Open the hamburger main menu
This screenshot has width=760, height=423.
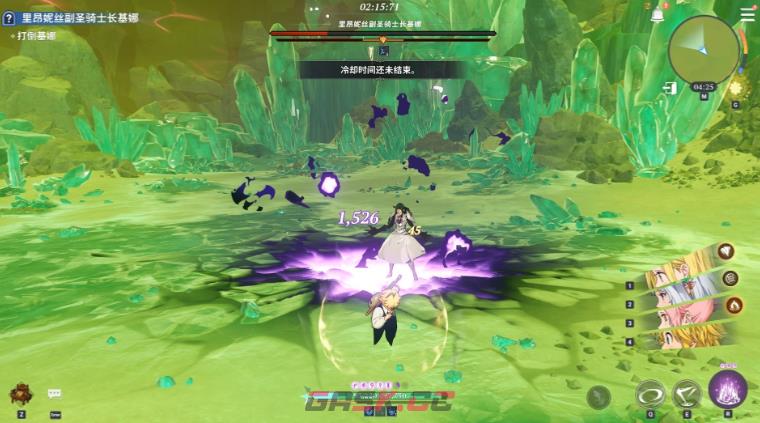[x=747, y=15]
